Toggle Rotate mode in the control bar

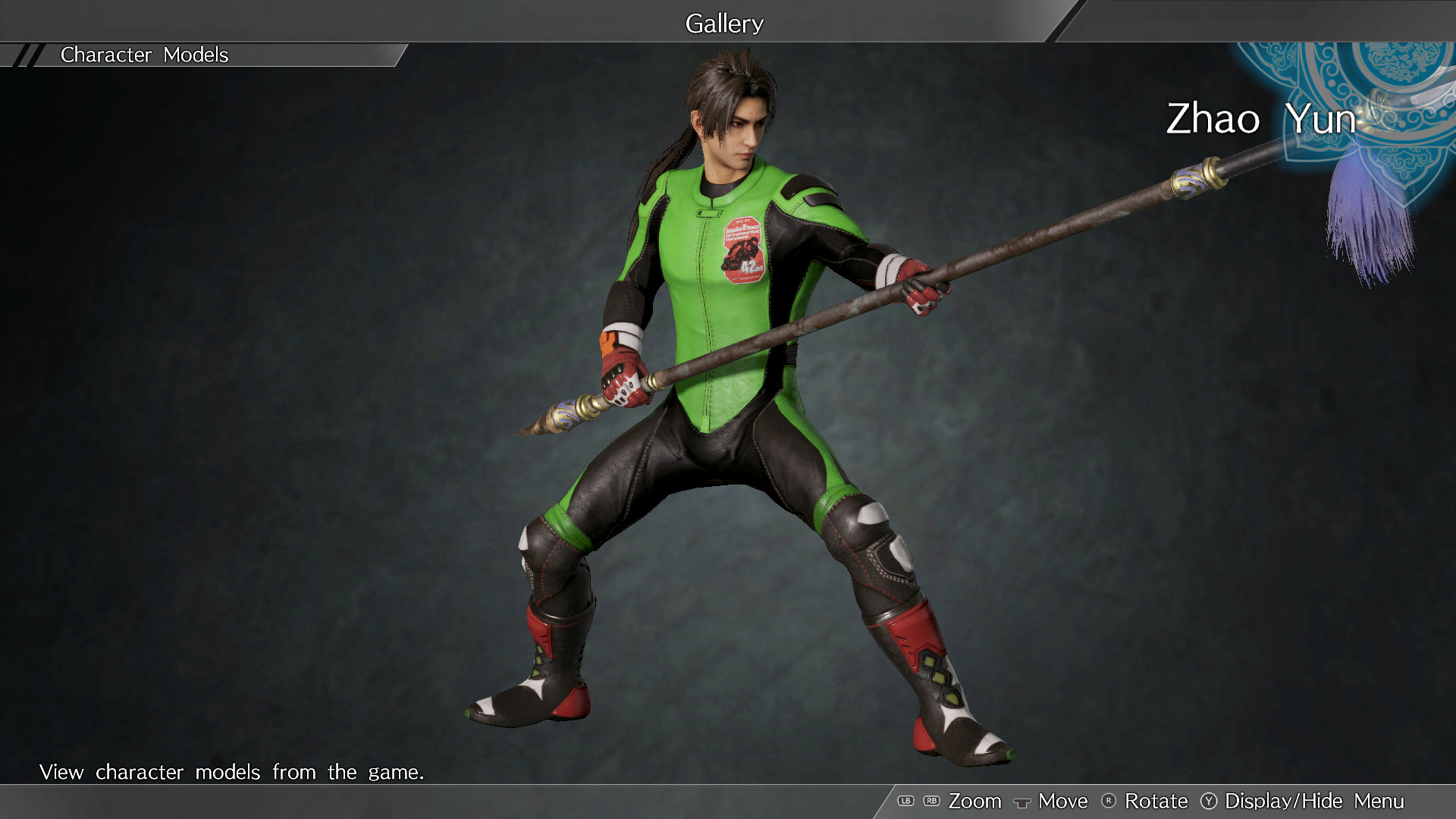[1159, 801]
